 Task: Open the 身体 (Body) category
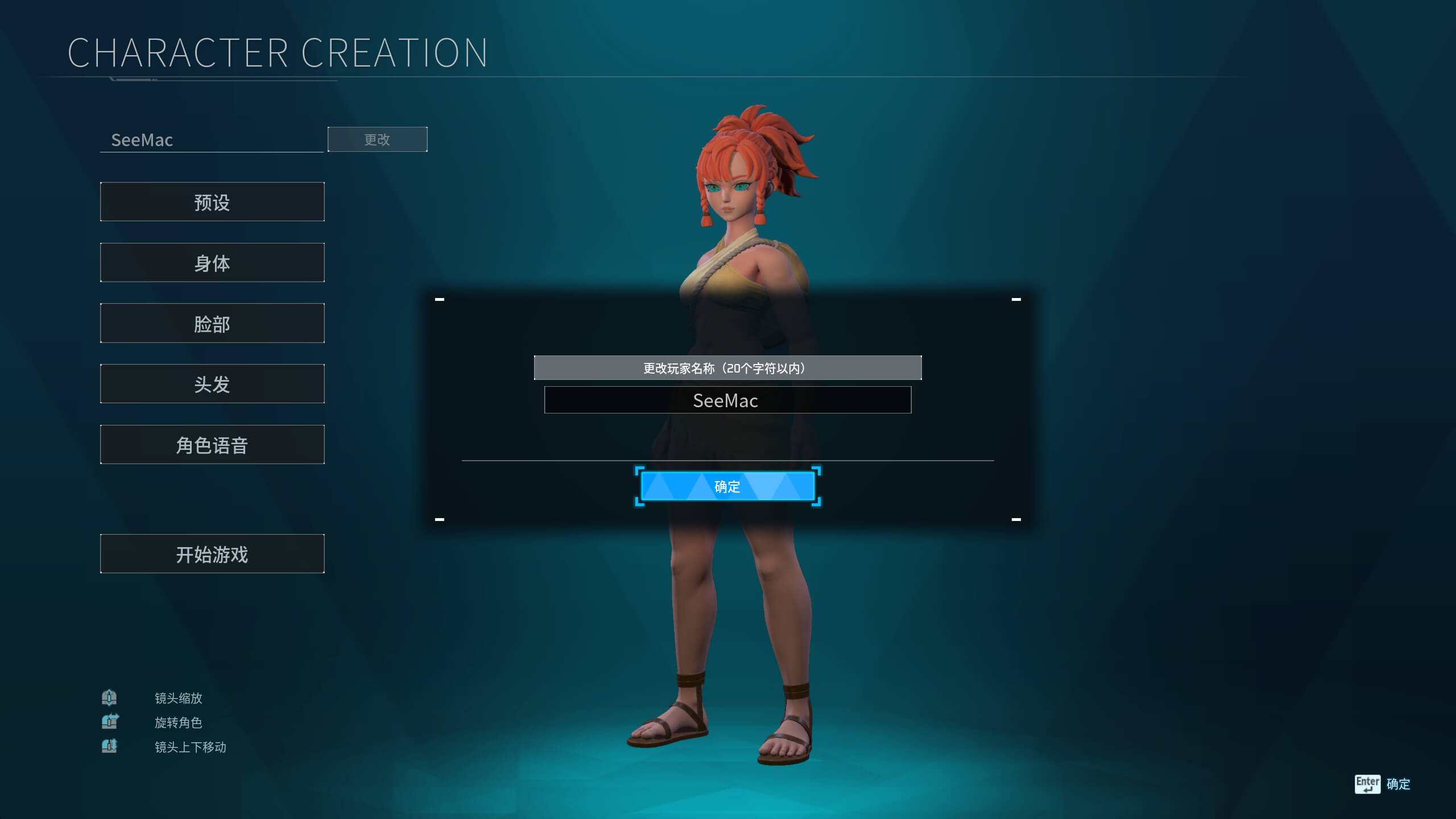212,263
